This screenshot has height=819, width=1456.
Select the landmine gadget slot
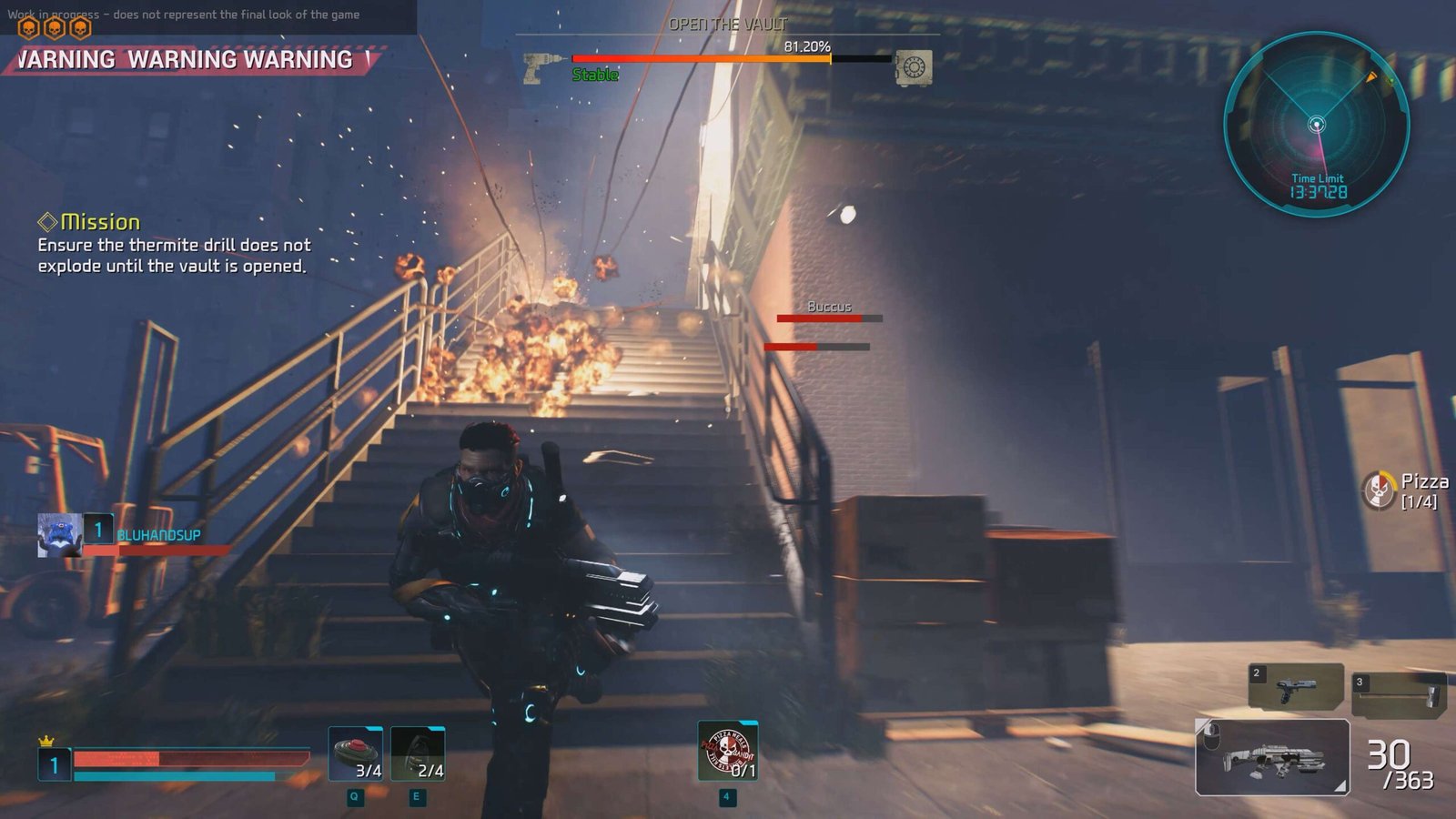[x=355, y=753]
